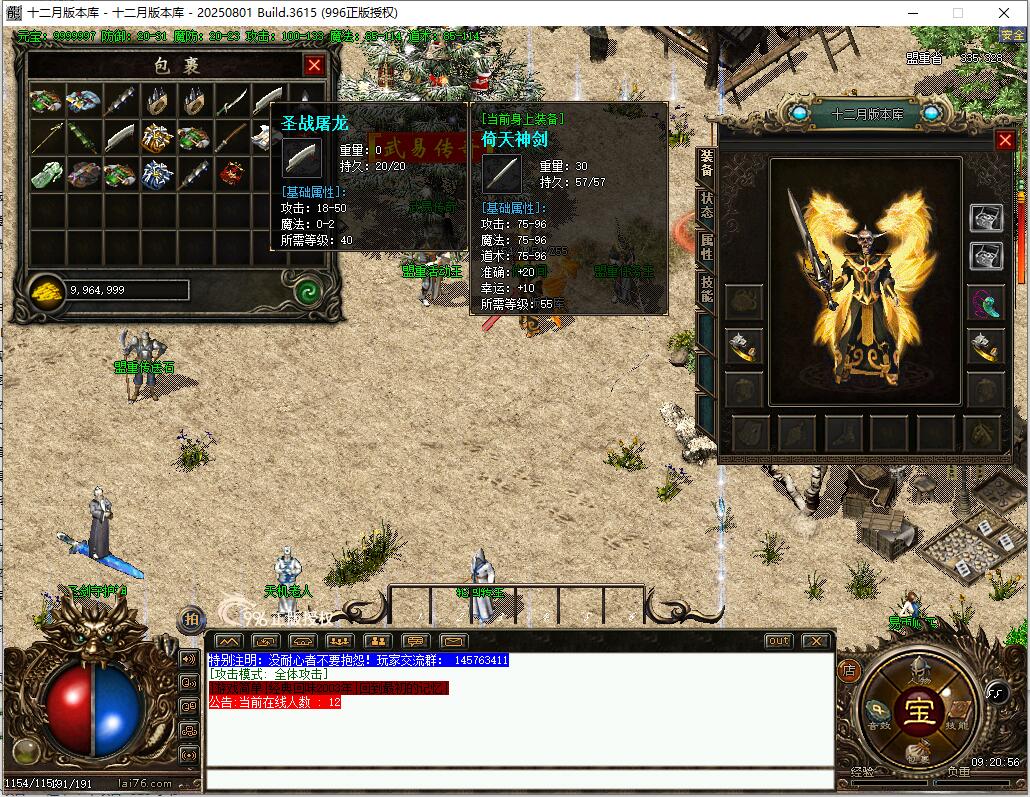Screen dimensions: 1030x797
Task: Click the 店 shop button
Action: click(x=848, y=669)
